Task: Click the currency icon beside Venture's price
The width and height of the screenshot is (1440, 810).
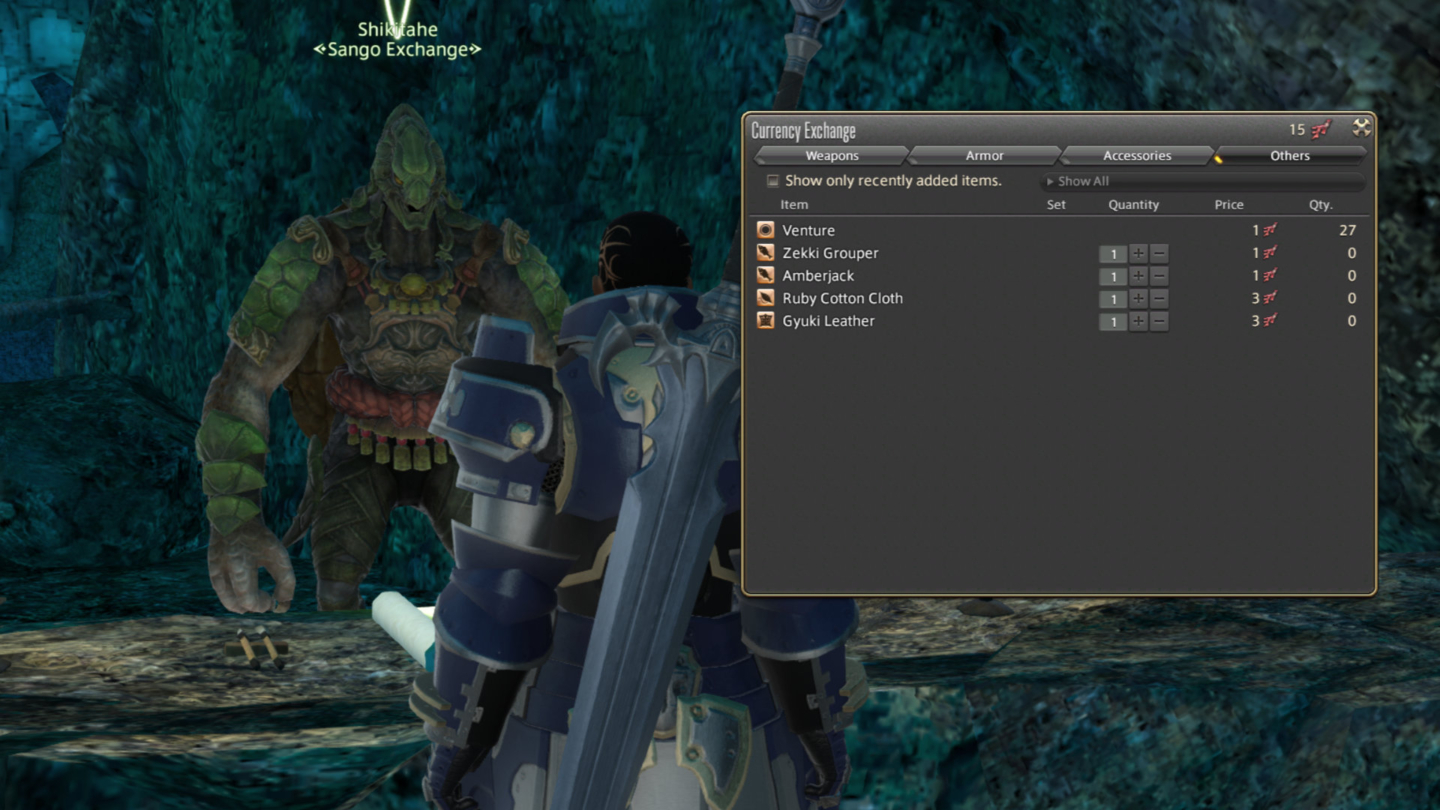Action: pyautogui.click(x=1269, y=230)
